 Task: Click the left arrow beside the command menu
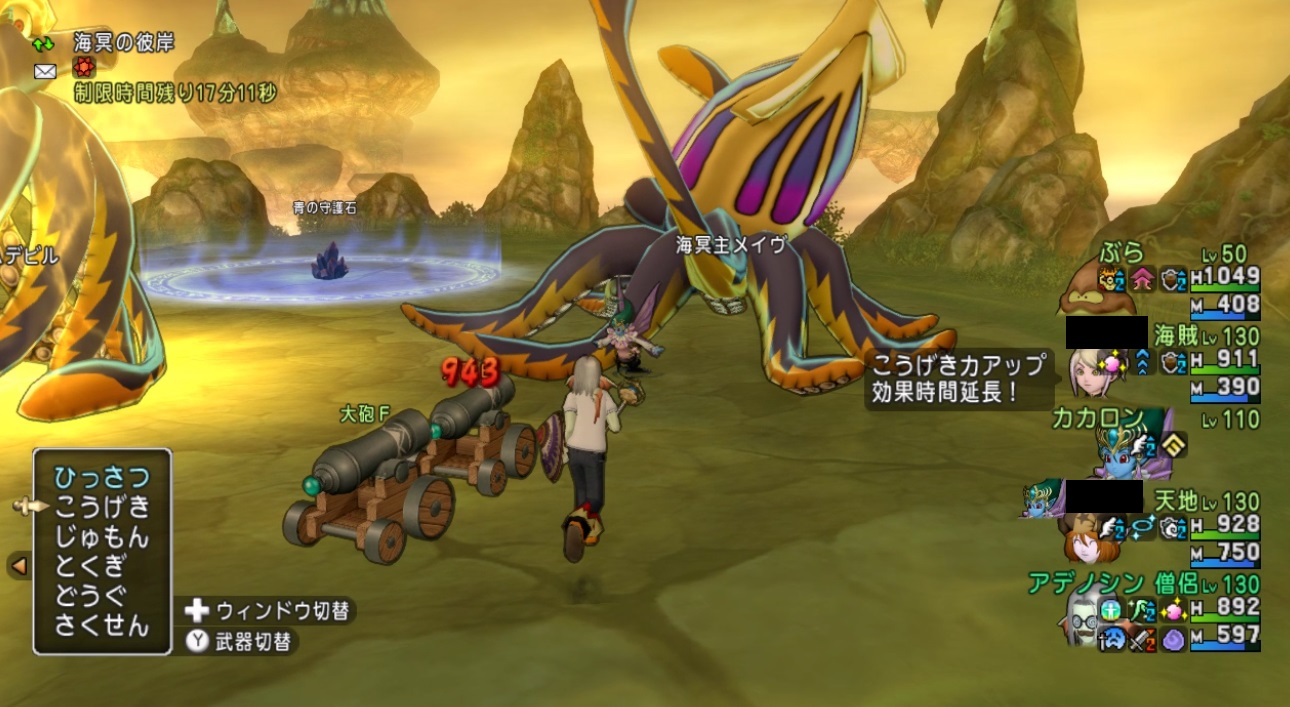(17, 567)
